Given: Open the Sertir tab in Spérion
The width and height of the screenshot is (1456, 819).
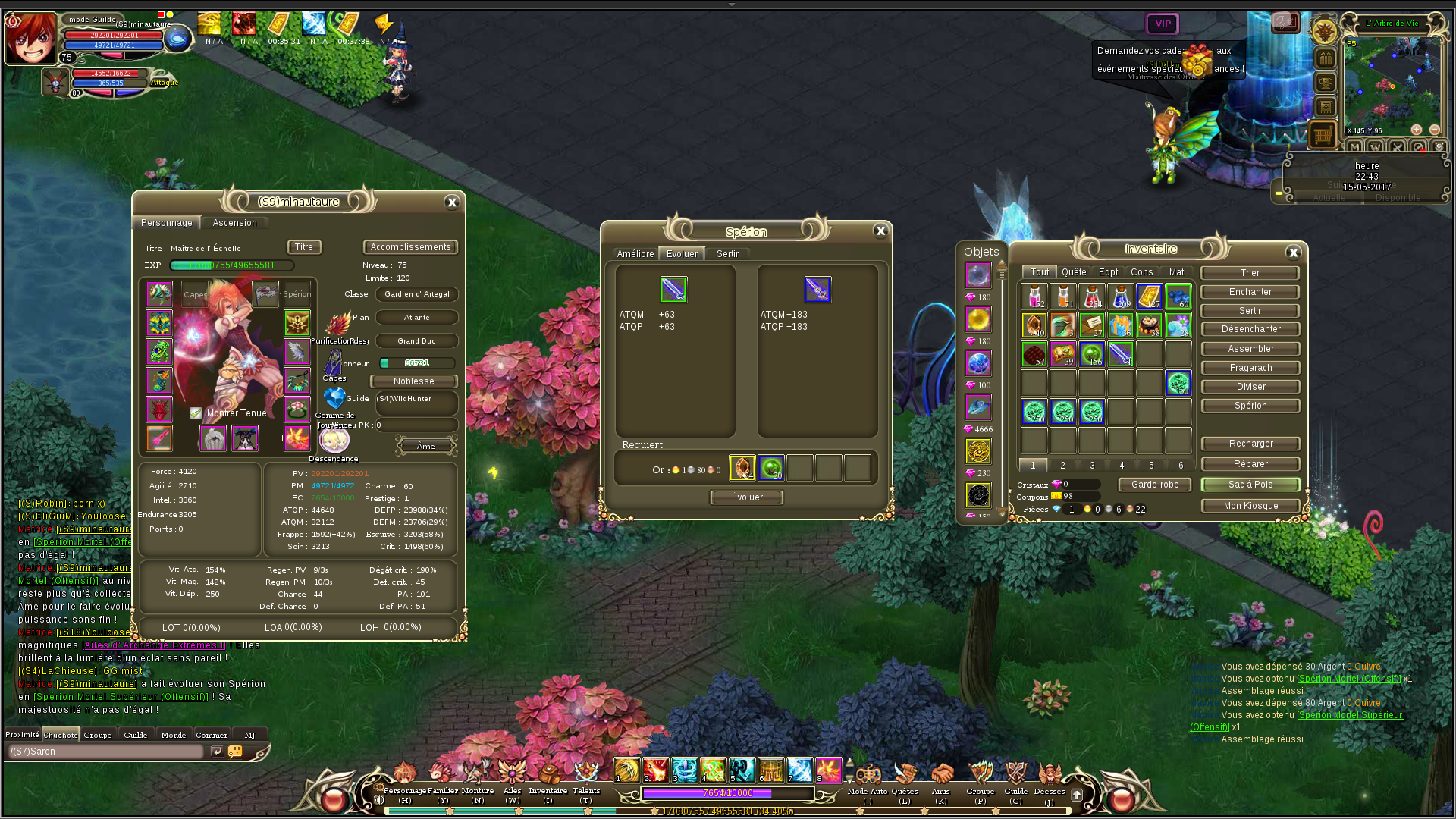Looking at the screenshot, I should (727, 254).
